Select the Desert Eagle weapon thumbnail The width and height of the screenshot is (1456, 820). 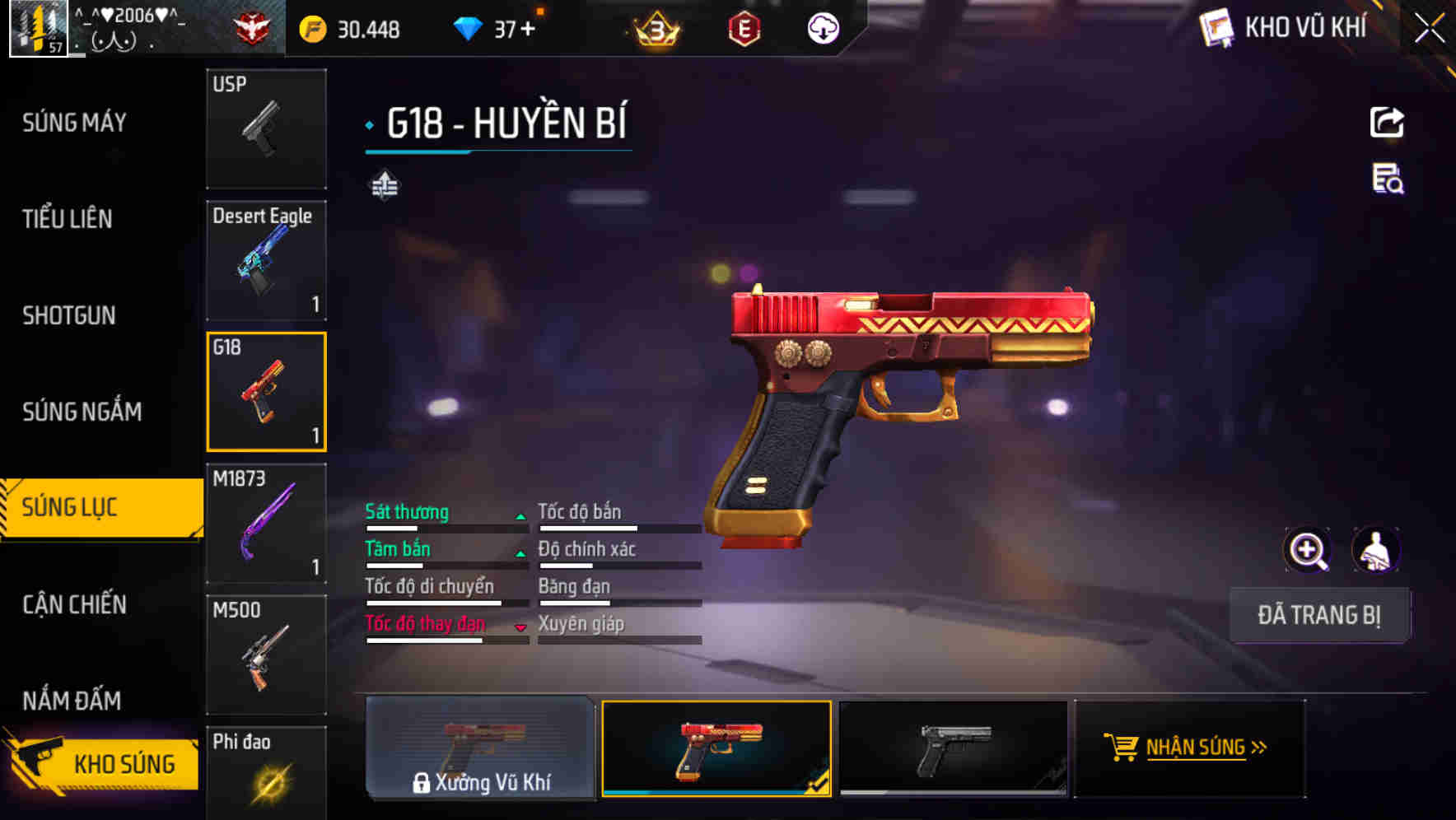coord(266,260)
